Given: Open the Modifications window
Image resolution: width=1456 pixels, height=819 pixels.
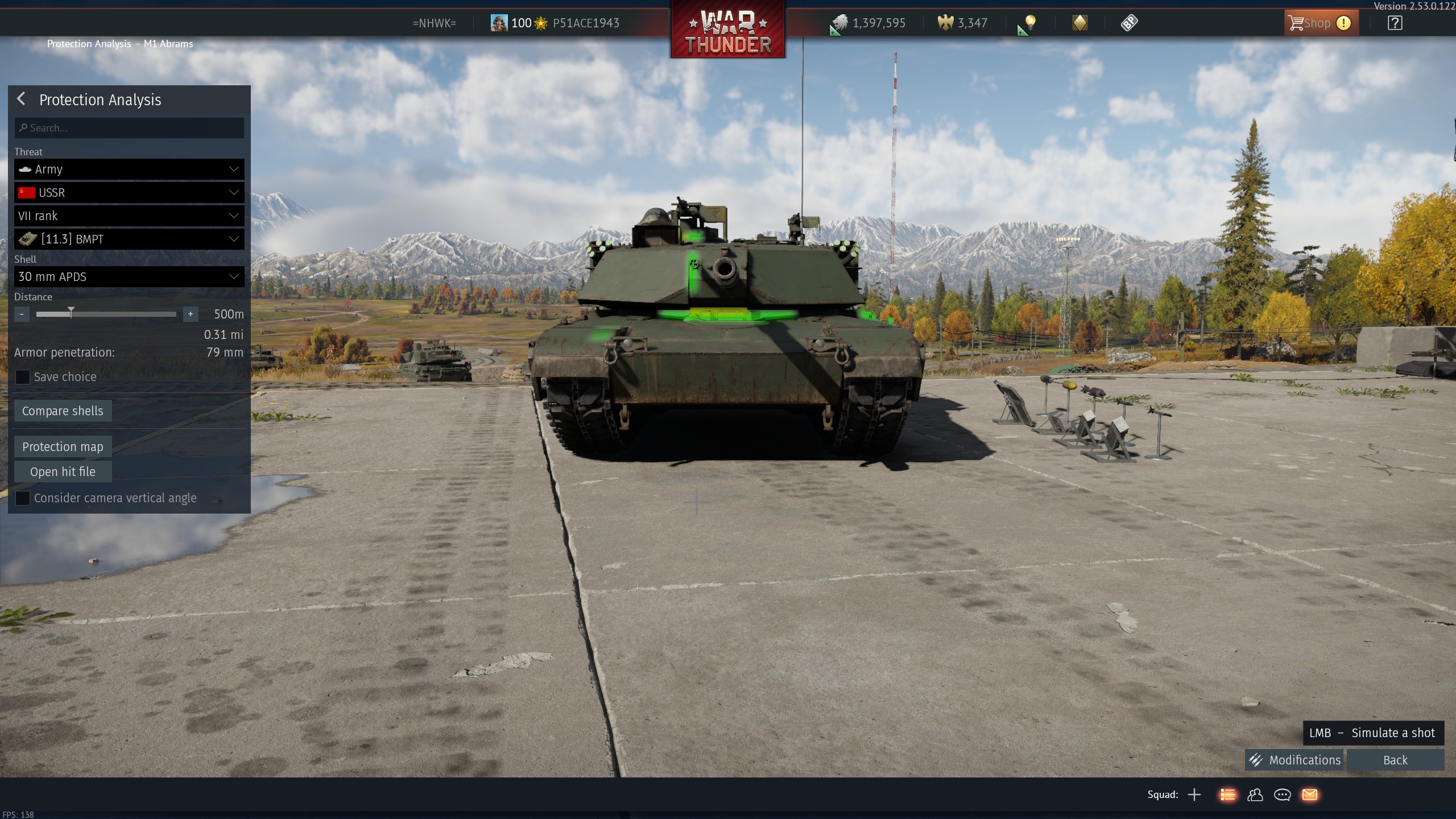Looking at the screenshot, I should pyautogui.click(x=1294, y=760).
